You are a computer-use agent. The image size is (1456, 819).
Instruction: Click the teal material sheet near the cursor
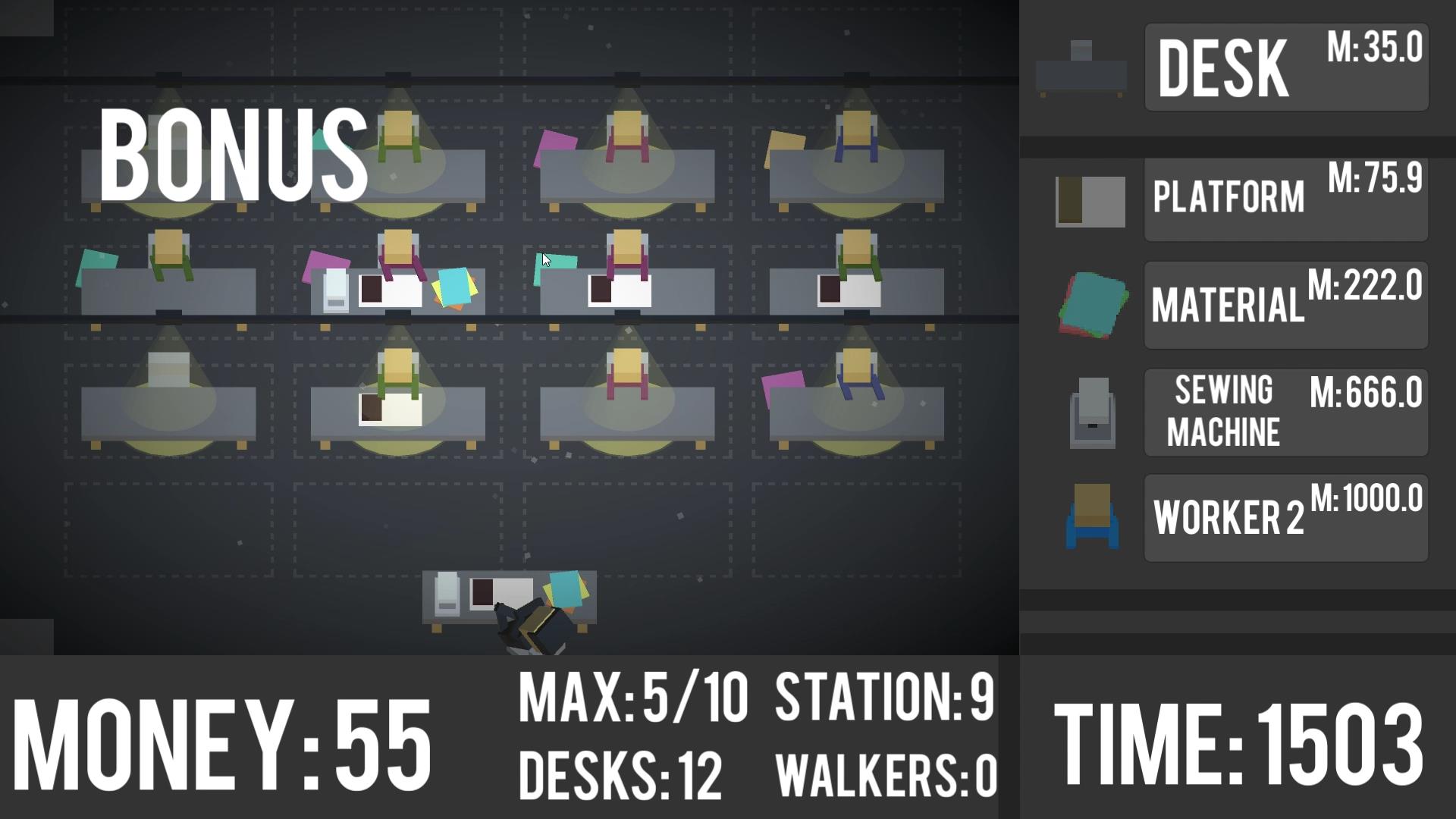point(557,264)
